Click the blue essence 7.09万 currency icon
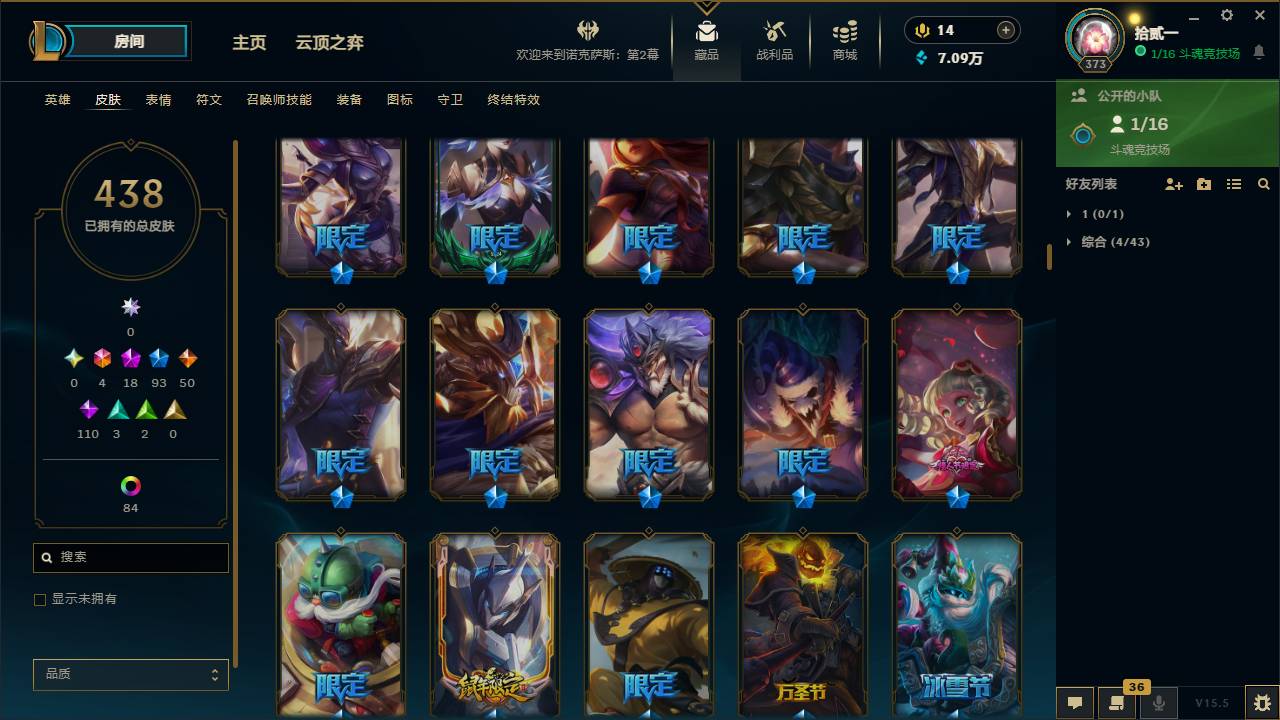This screenshot has width=1280, height=720. click(x=922, y=59)
